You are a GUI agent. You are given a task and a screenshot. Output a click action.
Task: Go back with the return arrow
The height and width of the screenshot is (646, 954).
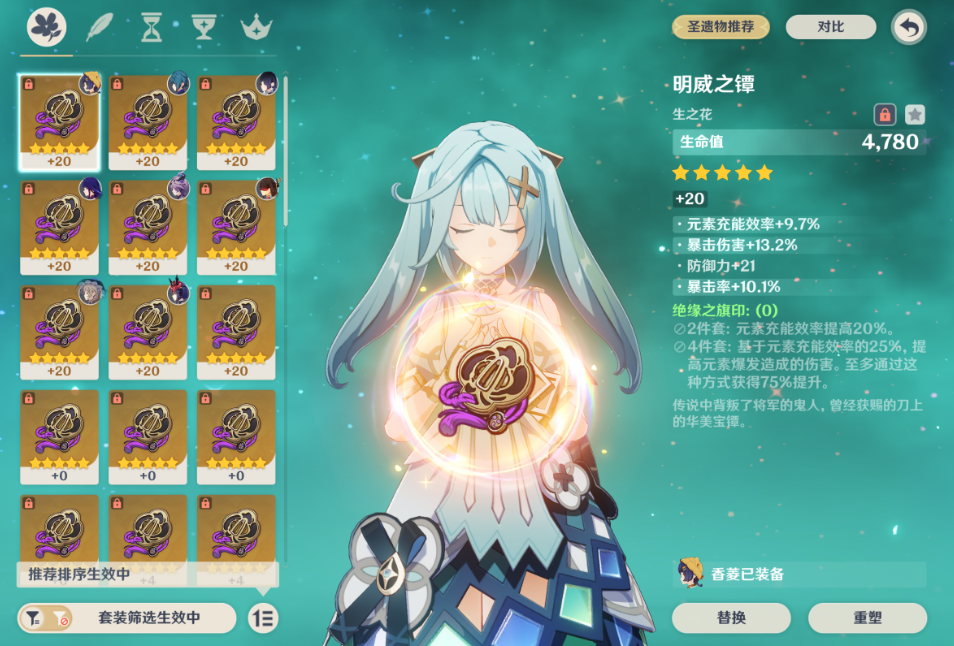pyautogui.click(x=908, y=27)
